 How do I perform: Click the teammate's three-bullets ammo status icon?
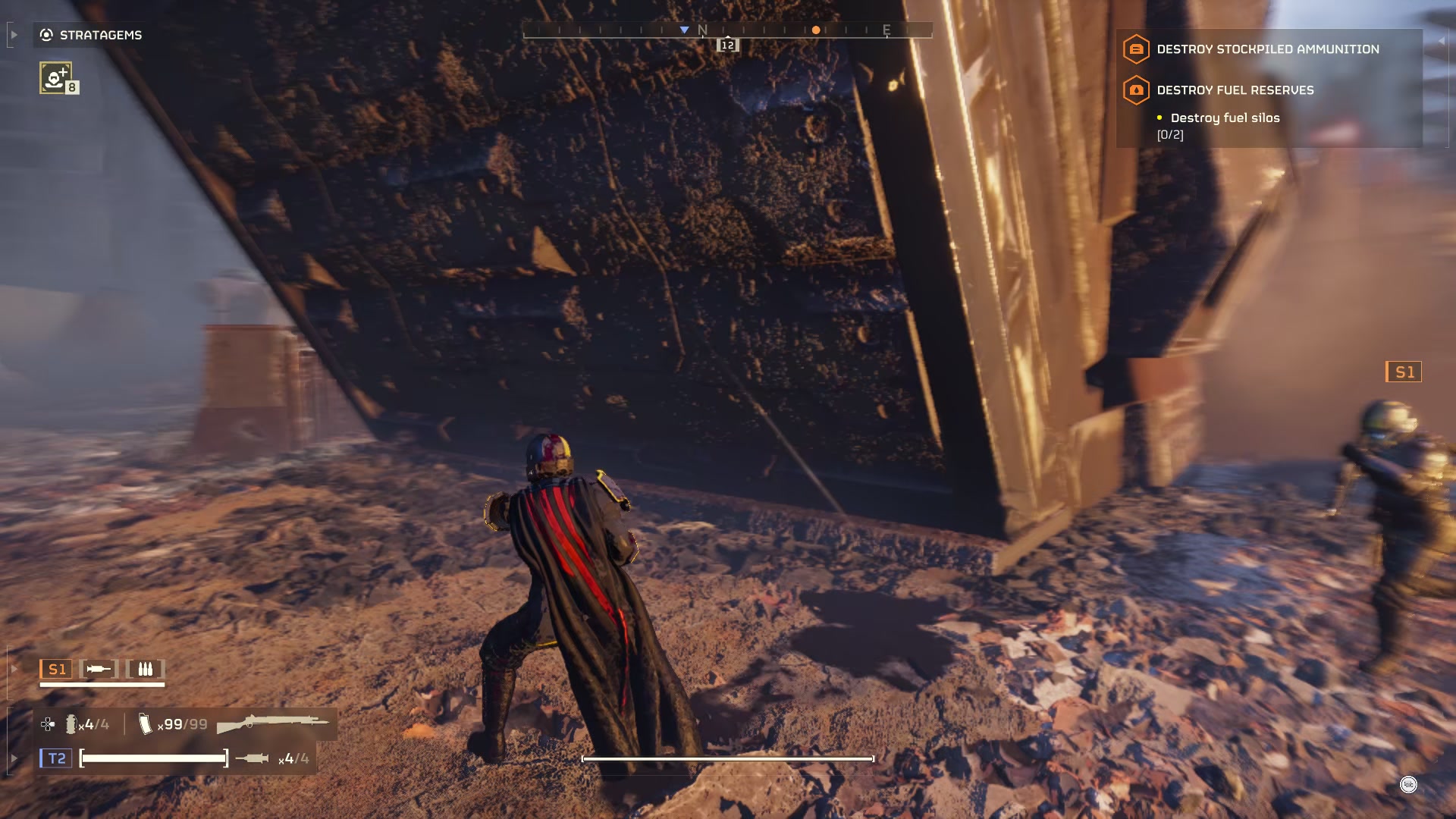click(145, 669)
